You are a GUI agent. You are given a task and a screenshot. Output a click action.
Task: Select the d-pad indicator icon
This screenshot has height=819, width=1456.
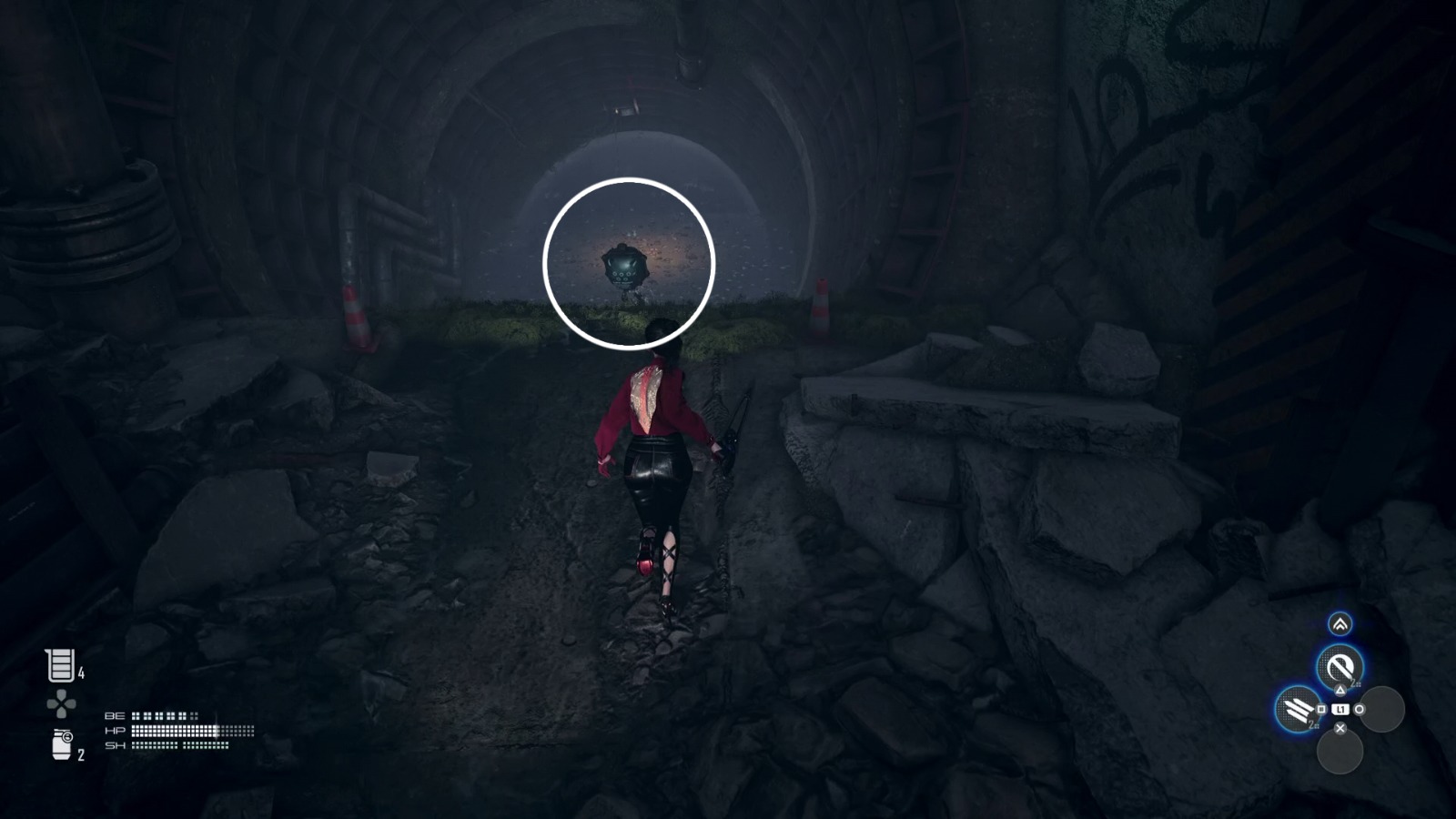61,703
